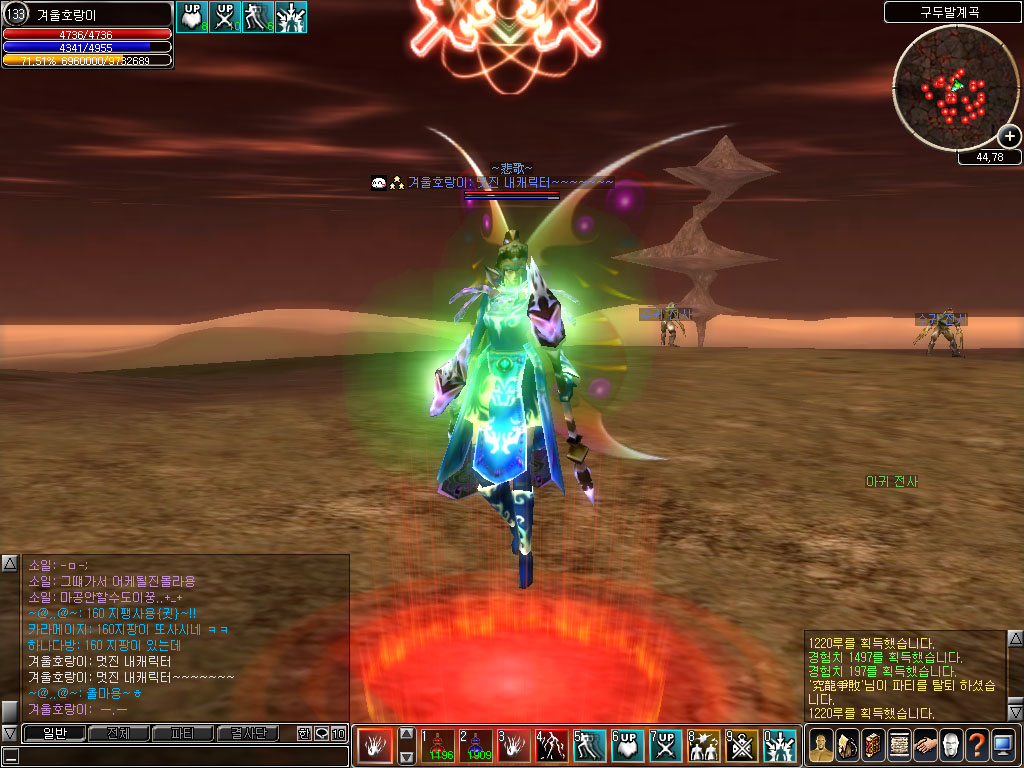Switch to the 전체 chat tab
Image resolution: width=1024 pixels, height=768 pixels.
118,734
